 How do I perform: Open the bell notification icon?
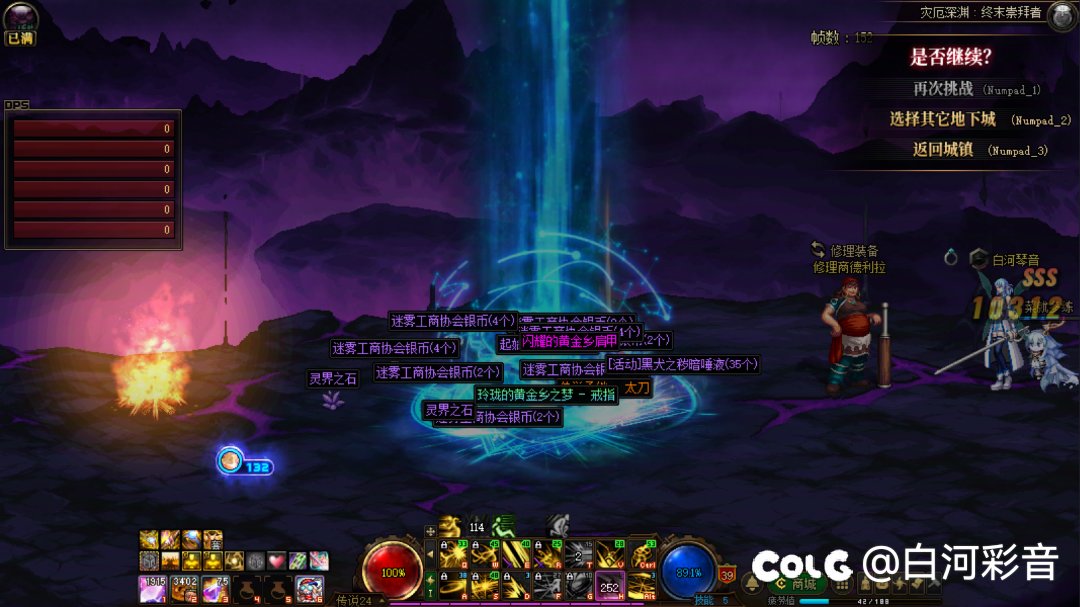751,584
